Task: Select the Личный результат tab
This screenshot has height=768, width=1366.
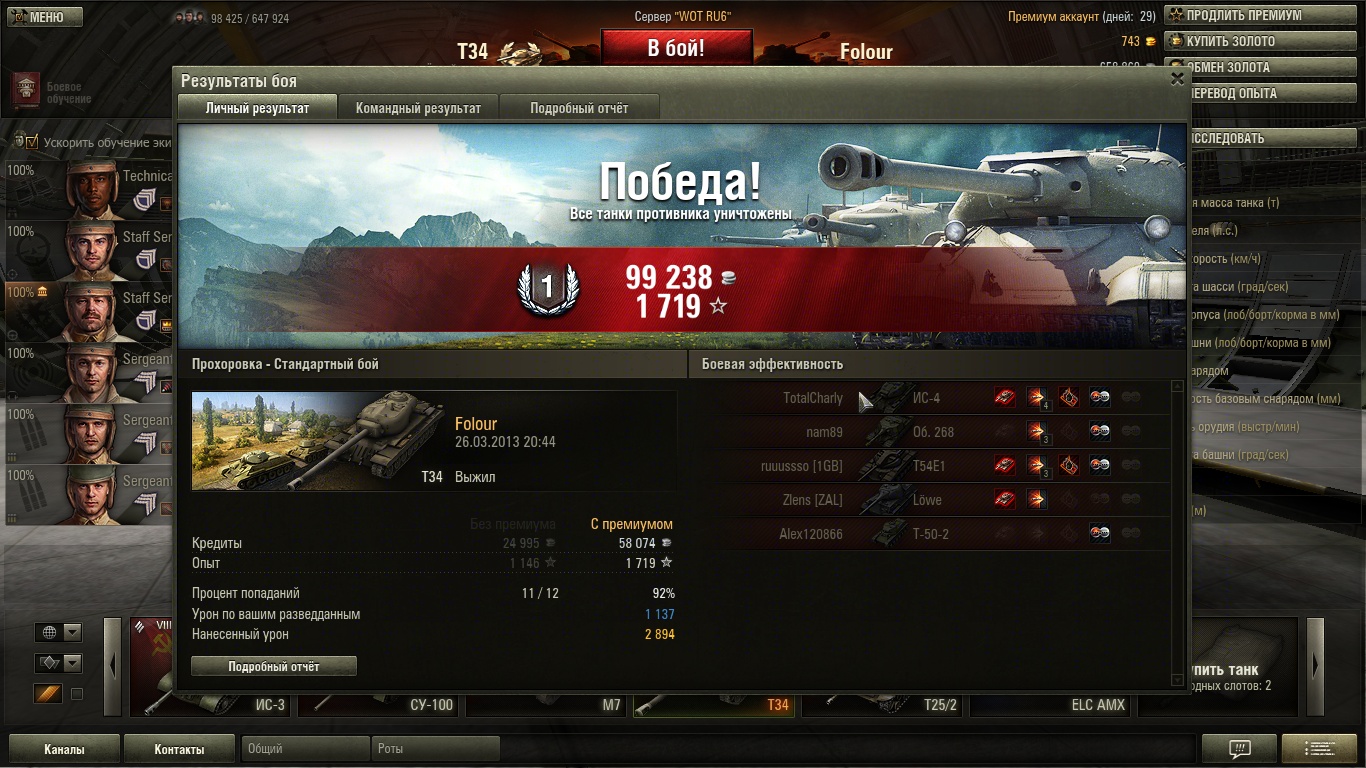Action: pos(257,108)
